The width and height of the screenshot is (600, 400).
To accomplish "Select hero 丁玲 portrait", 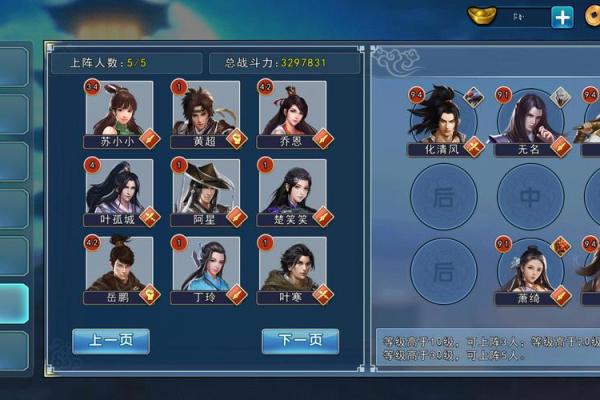I will tap(206, 265).
